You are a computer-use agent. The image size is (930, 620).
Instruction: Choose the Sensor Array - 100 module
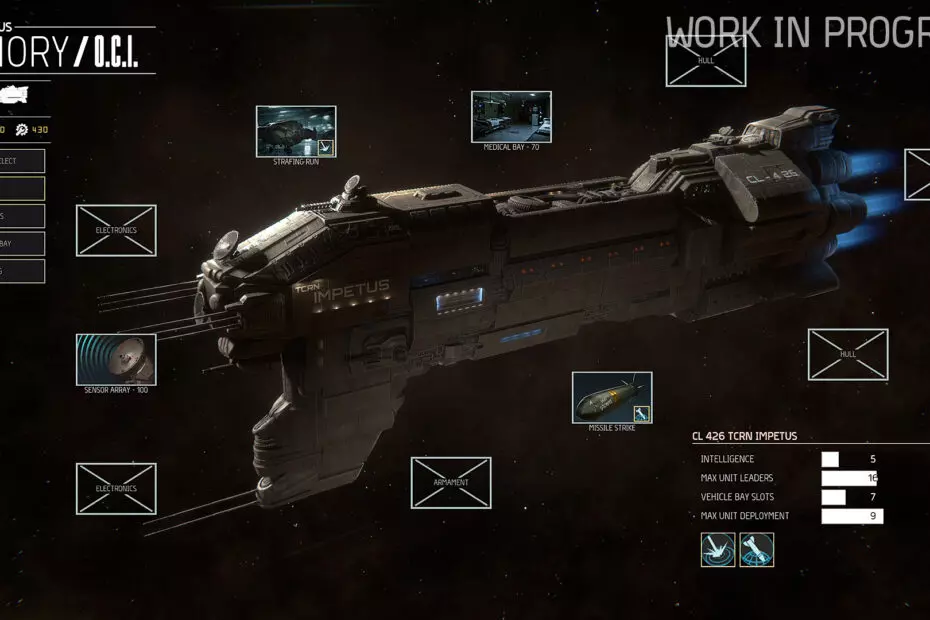(116, 359)
